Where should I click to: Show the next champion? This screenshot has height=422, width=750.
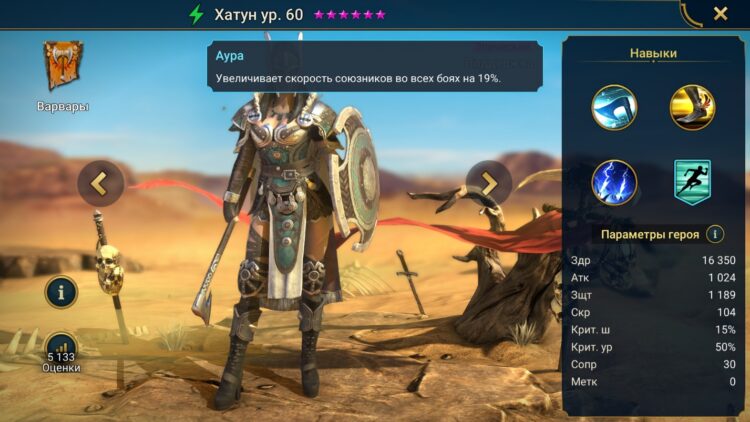click(489, 183)
